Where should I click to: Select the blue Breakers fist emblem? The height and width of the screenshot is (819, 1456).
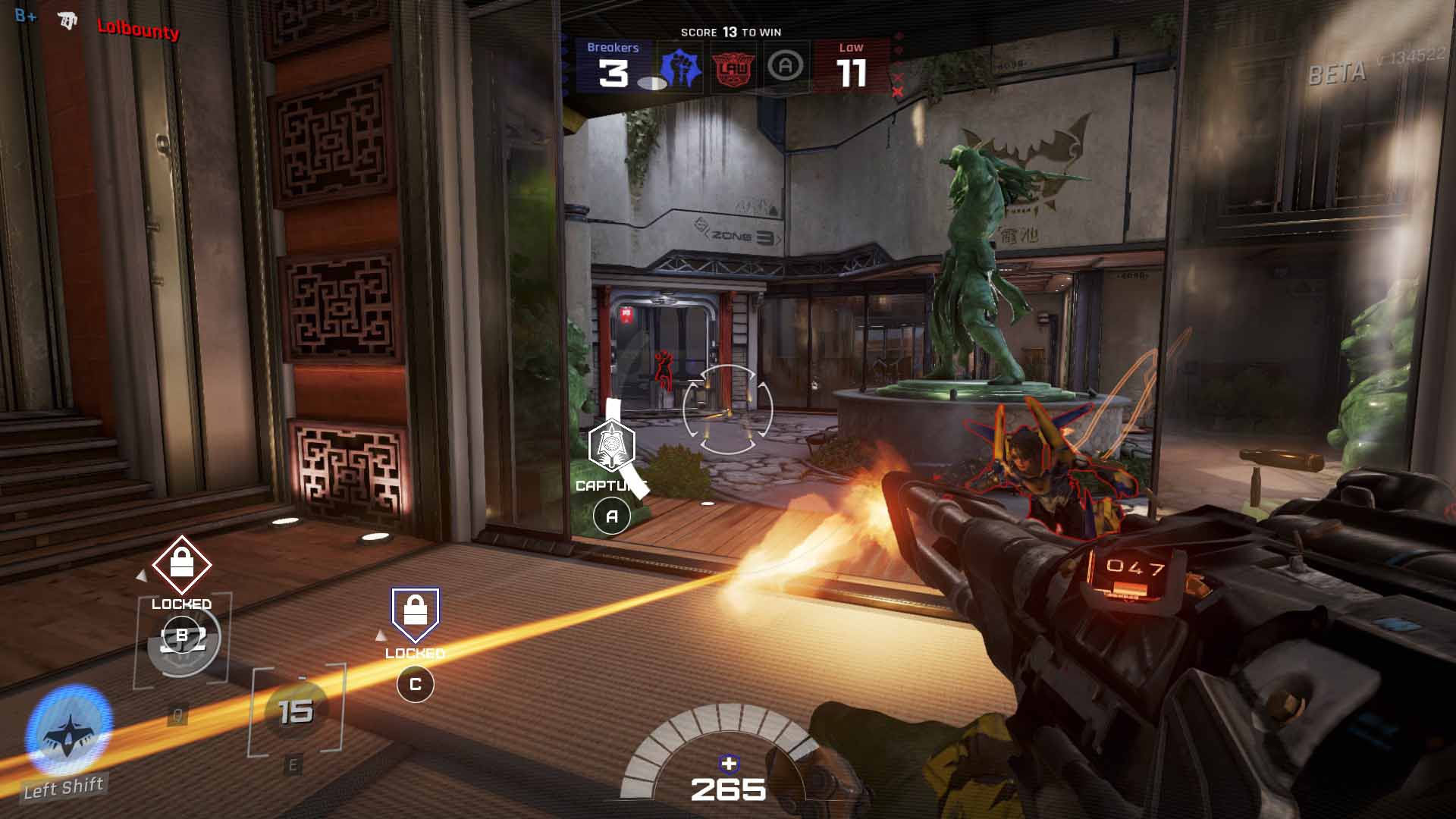(x=682, y=68)
